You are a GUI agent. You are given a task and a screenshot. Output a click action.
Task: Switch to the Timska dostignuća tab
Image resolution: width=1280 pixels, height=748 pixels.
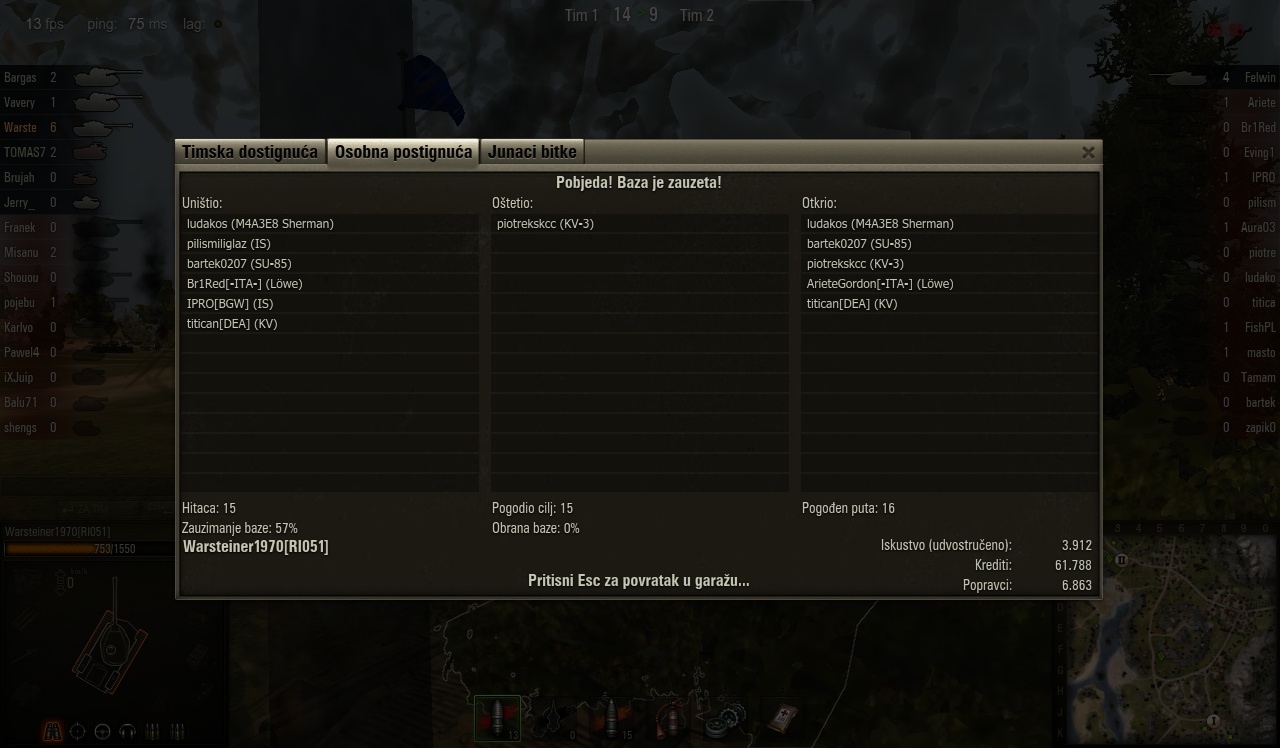point(250,152)
